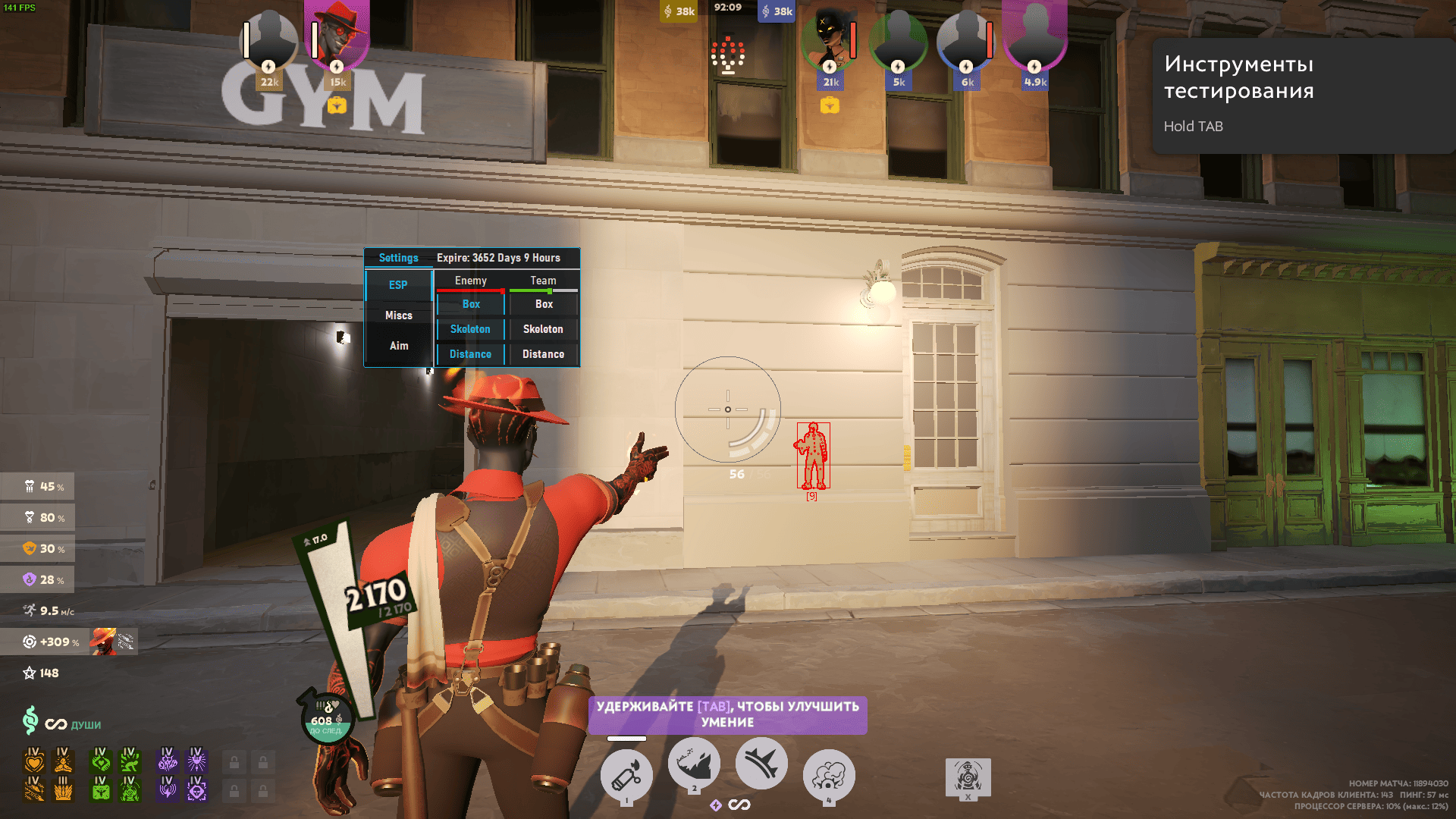Screen dimensions: 1456x819
Task: Pick the purple skull diamond spirit item
Action: pos(196,789)
